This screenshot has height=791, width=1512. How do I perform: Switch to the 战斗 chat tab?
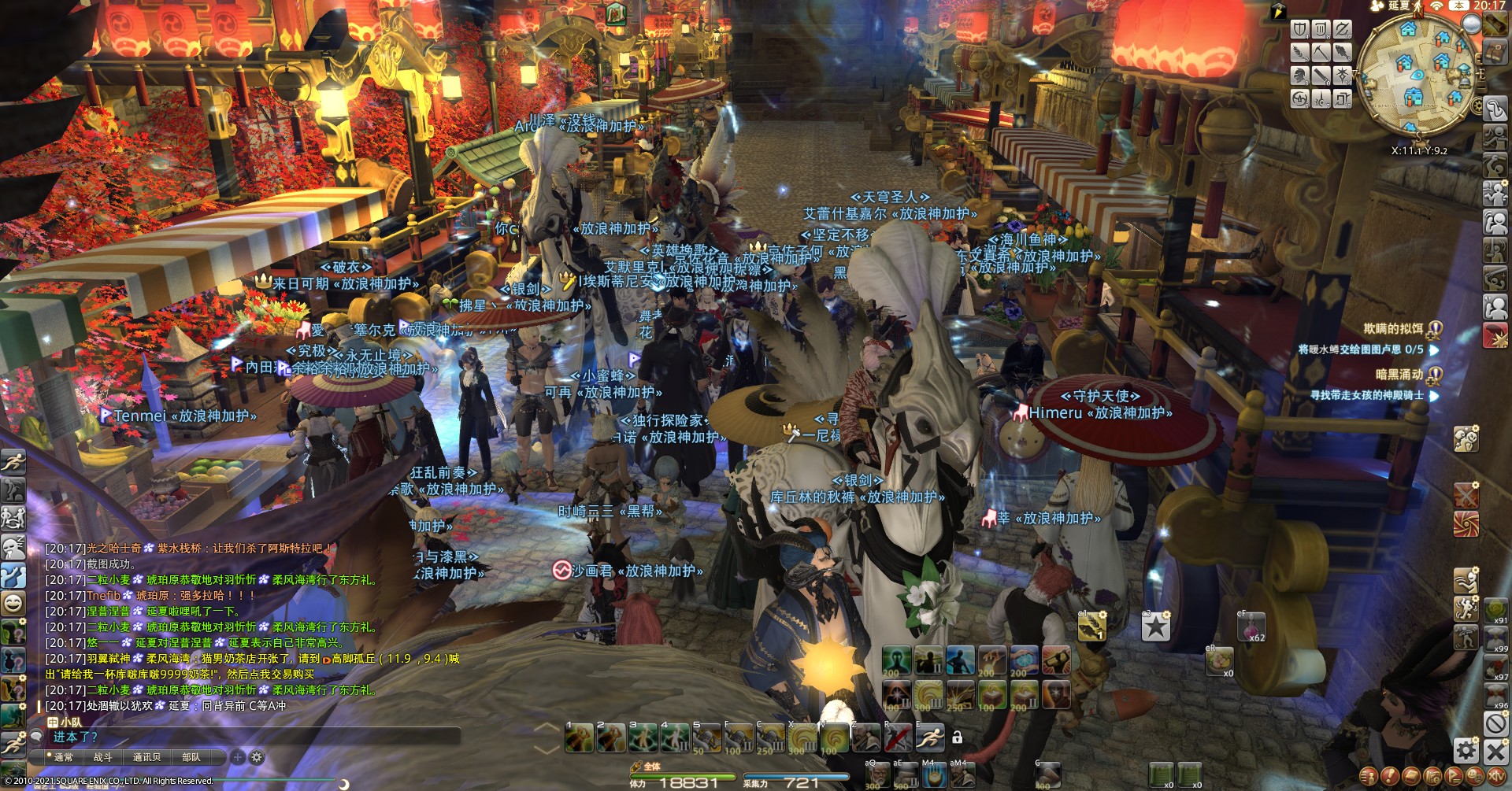103,757
